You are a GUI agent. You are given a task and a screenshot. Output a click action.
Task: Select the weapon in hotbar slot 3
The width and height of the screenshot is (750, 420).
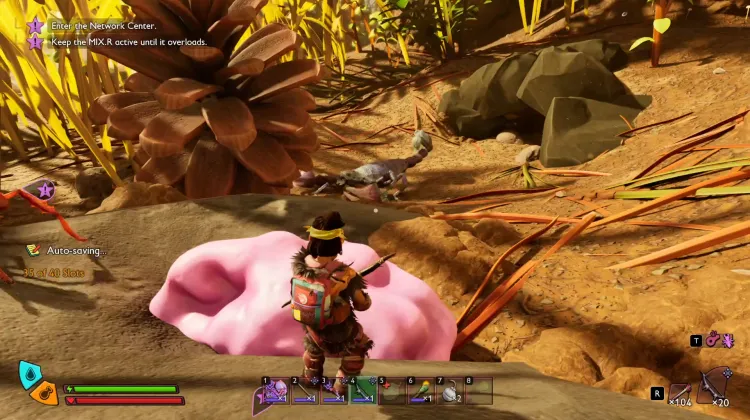point(334,390)
